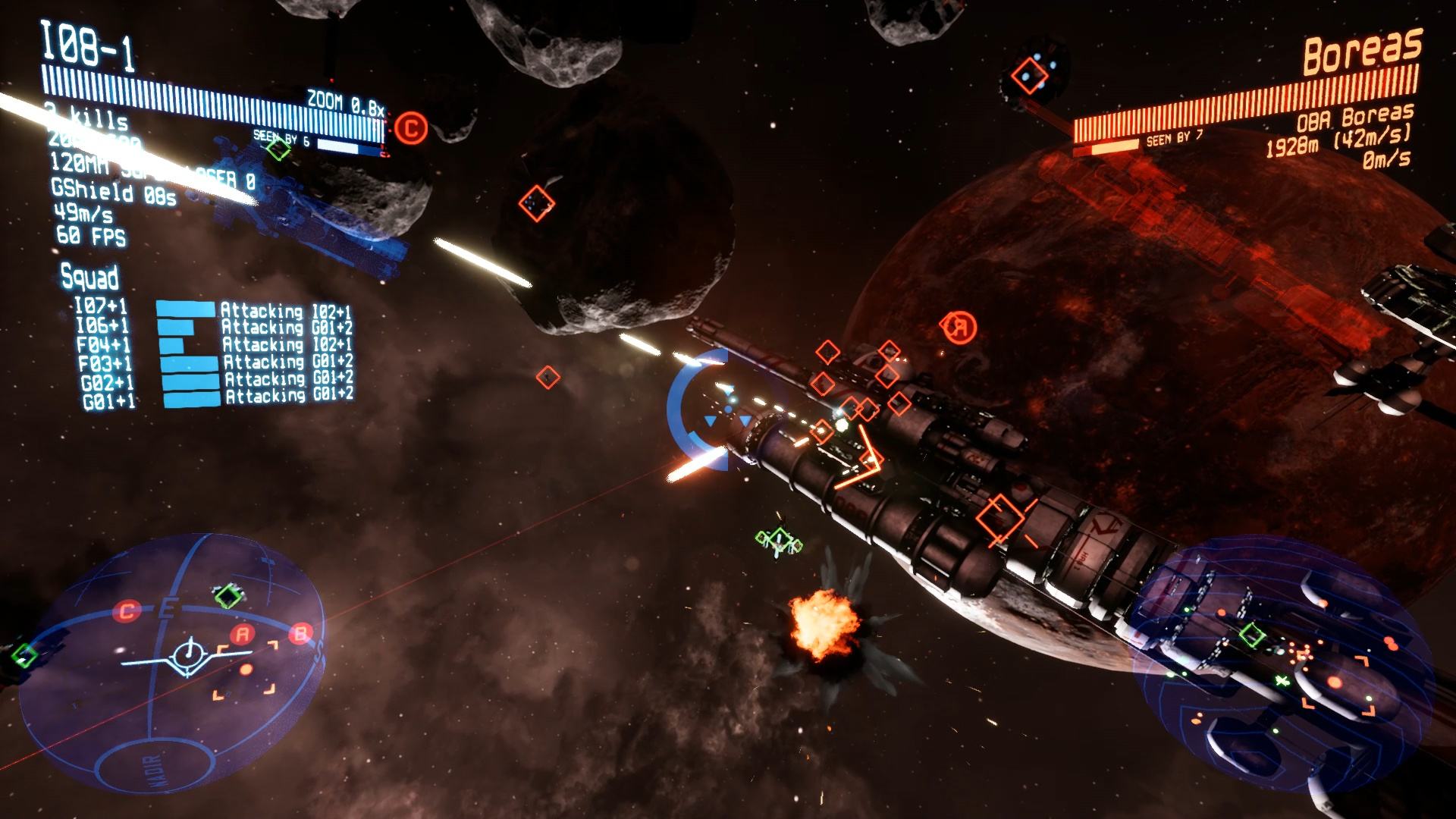Viewport: 1456px width, 819px height.
Task: Select objective marker C on the radar
Action: pyautogui.click(x=127, y=610)
